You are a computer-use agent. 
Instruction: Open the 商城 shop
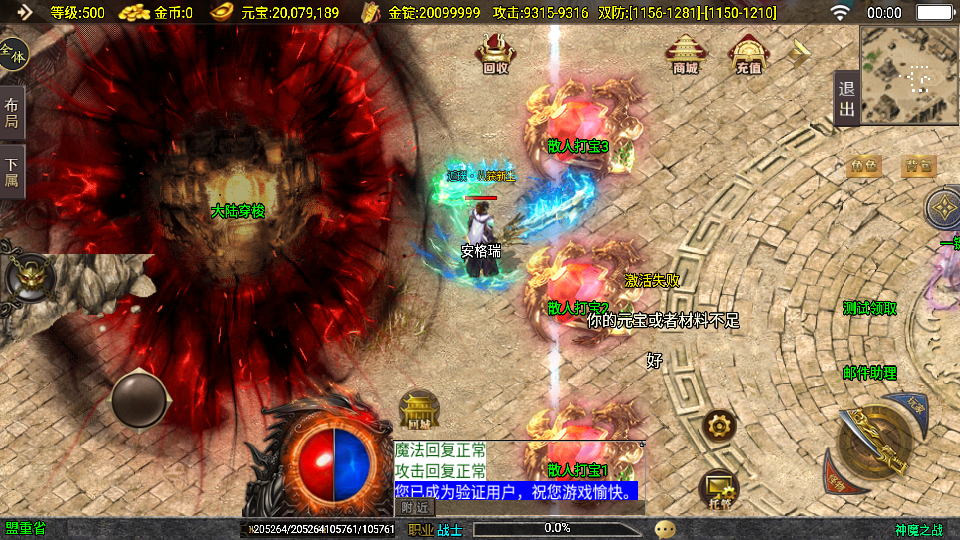685,54
